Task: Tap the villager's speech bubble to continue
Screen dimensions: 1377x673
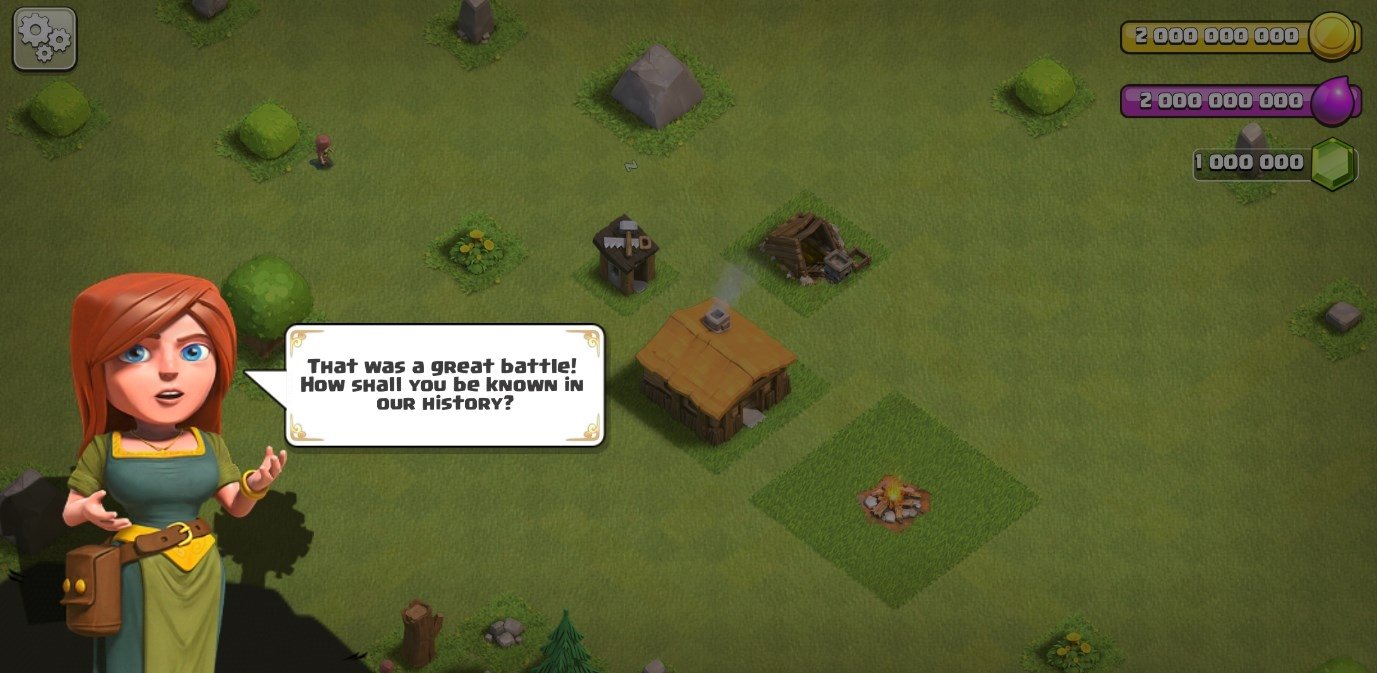Action: pos(444,385)
